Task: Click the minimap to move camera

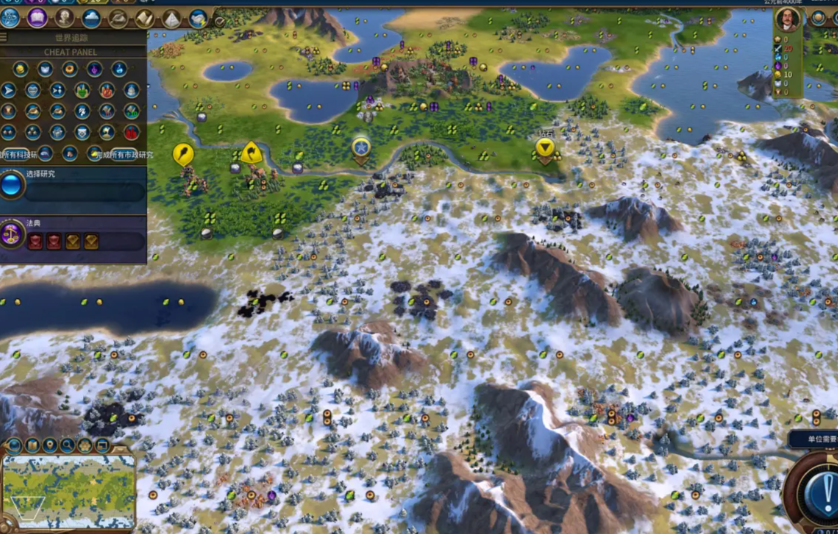Action: 69,491
